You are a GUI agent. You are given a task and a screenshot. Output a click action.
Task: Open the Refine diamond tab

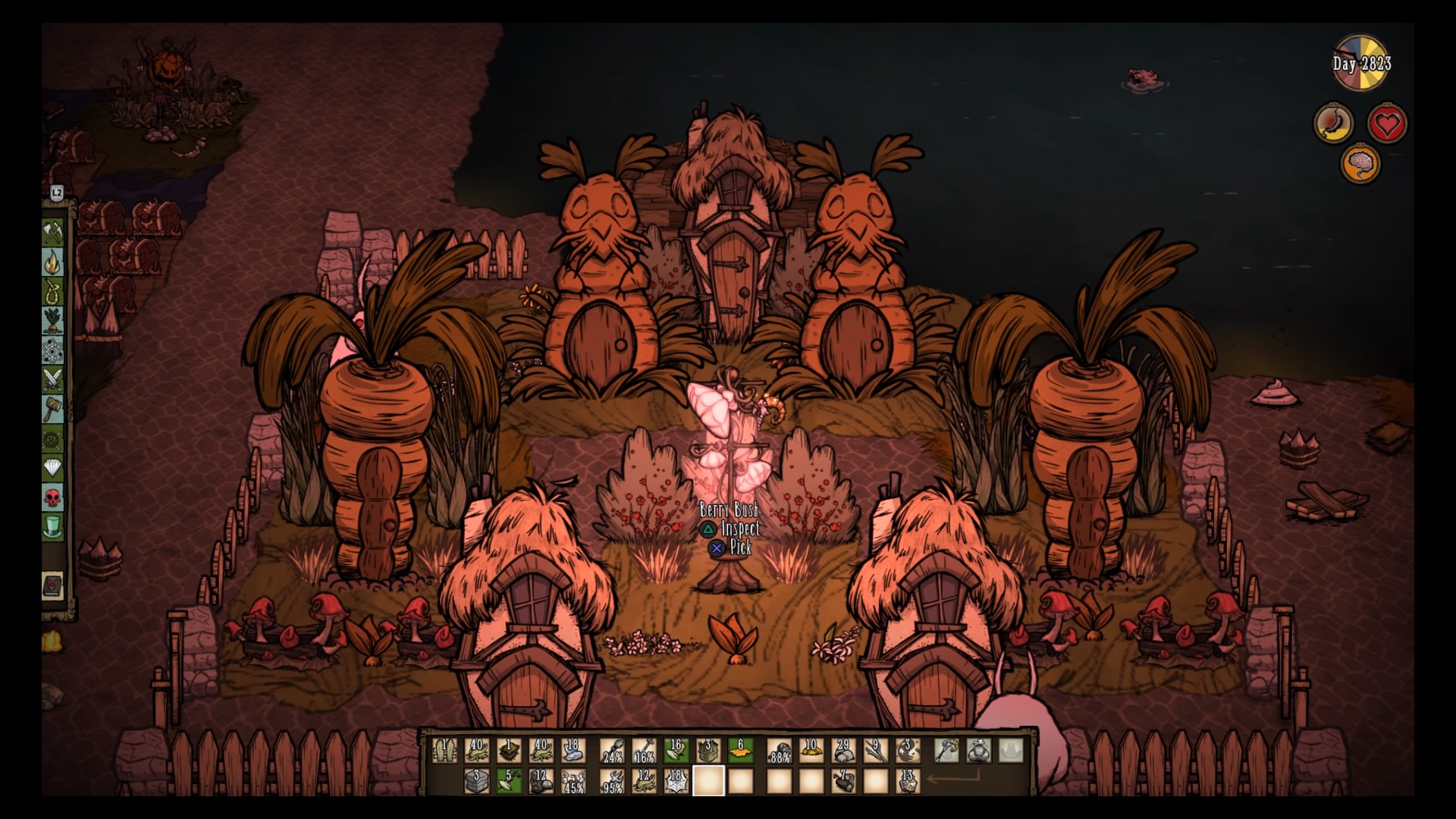point(52,468)
